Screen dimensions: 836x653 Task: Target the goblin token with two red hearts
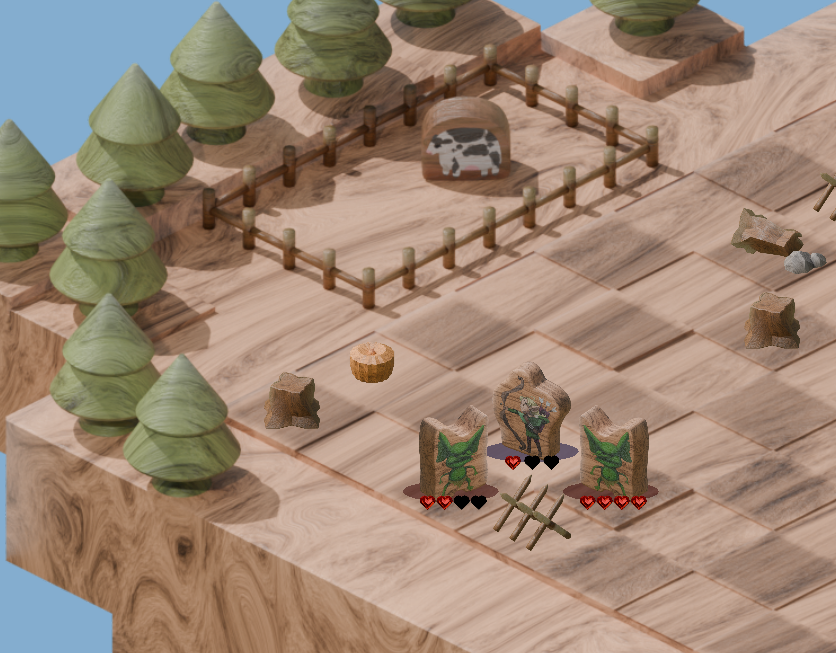(453, 454)
